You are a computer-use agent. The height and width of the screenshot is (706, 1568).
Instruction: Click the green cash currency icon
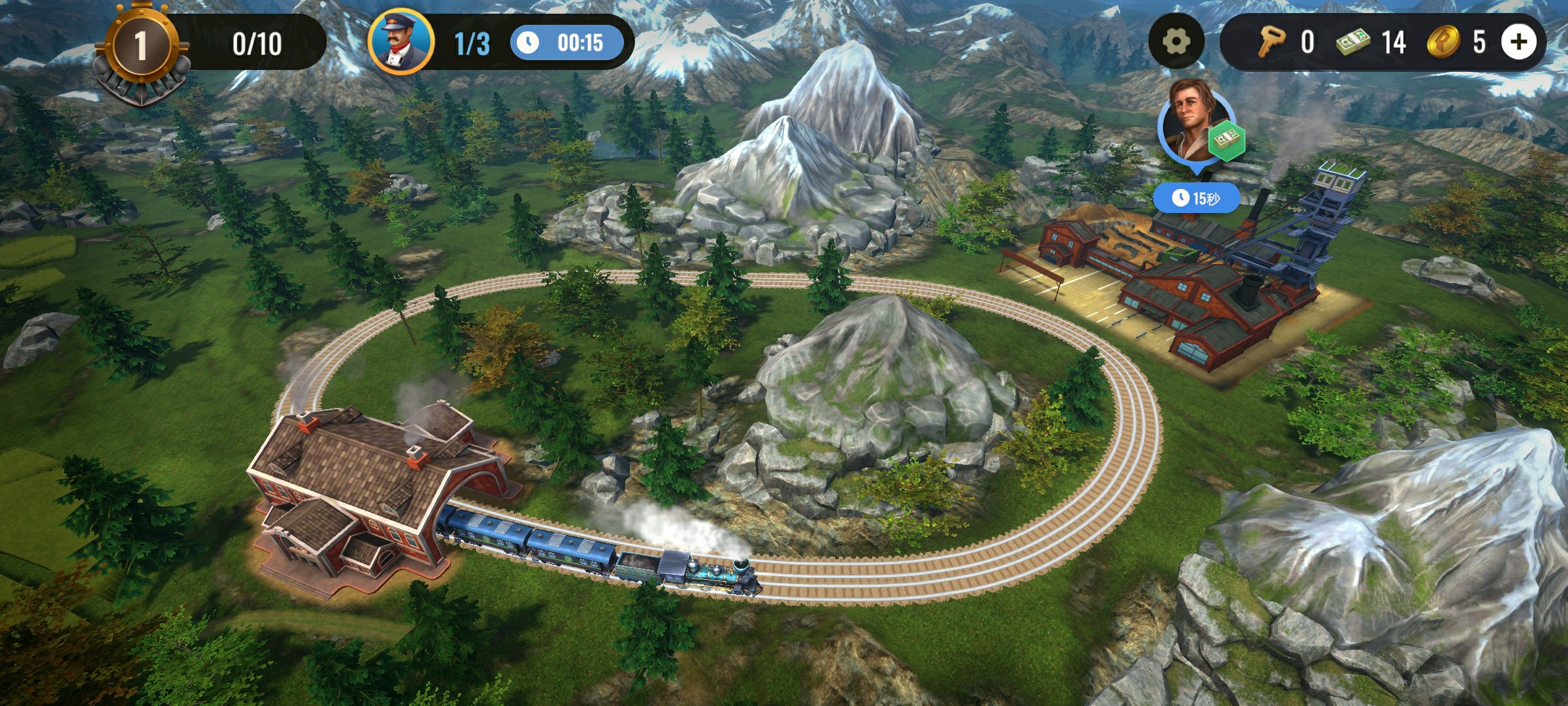(1353, 43)
